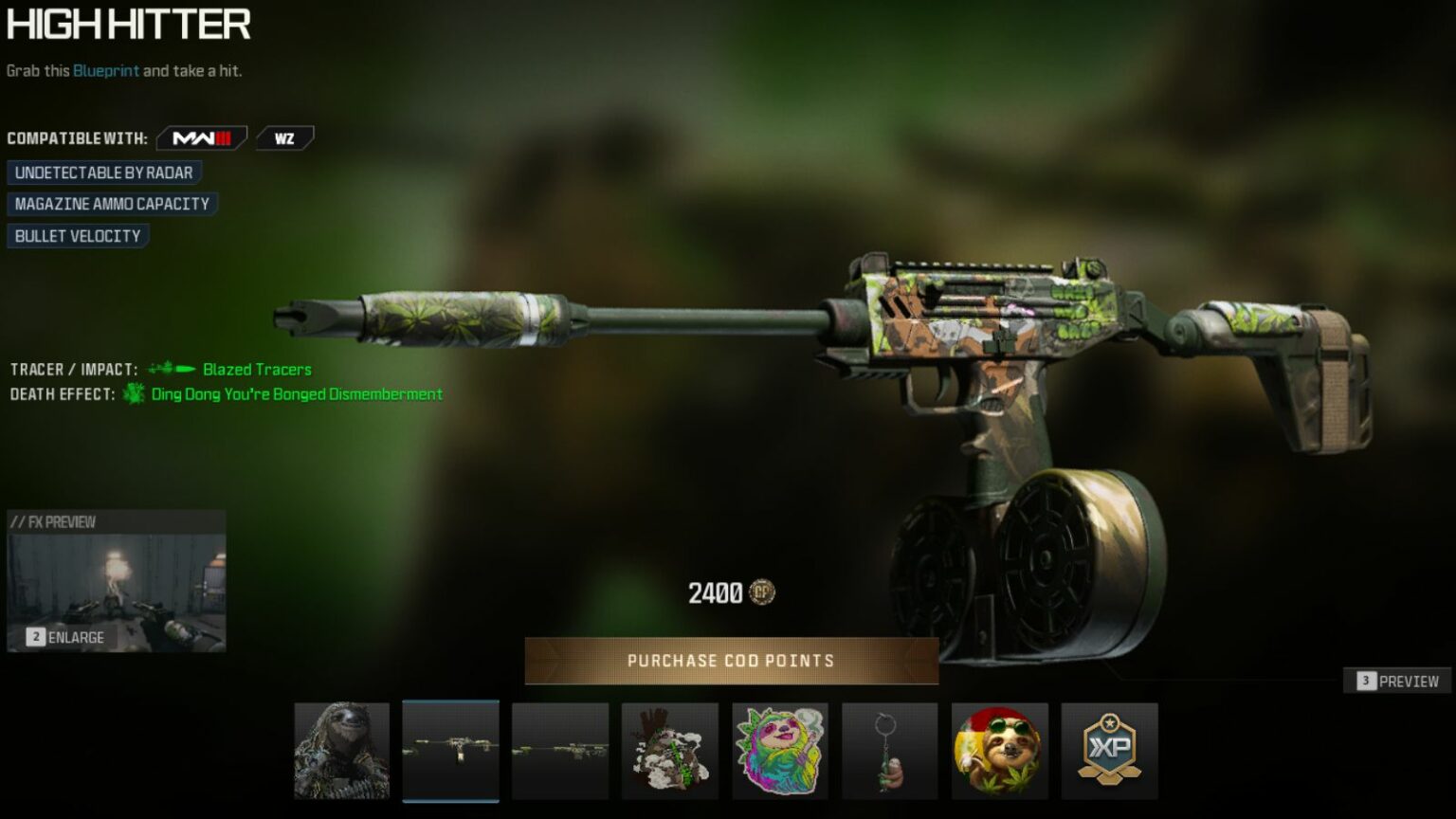Select the sloth Operator skin thumbnail
Screen dimensions: 1456x819
point(342,750)
